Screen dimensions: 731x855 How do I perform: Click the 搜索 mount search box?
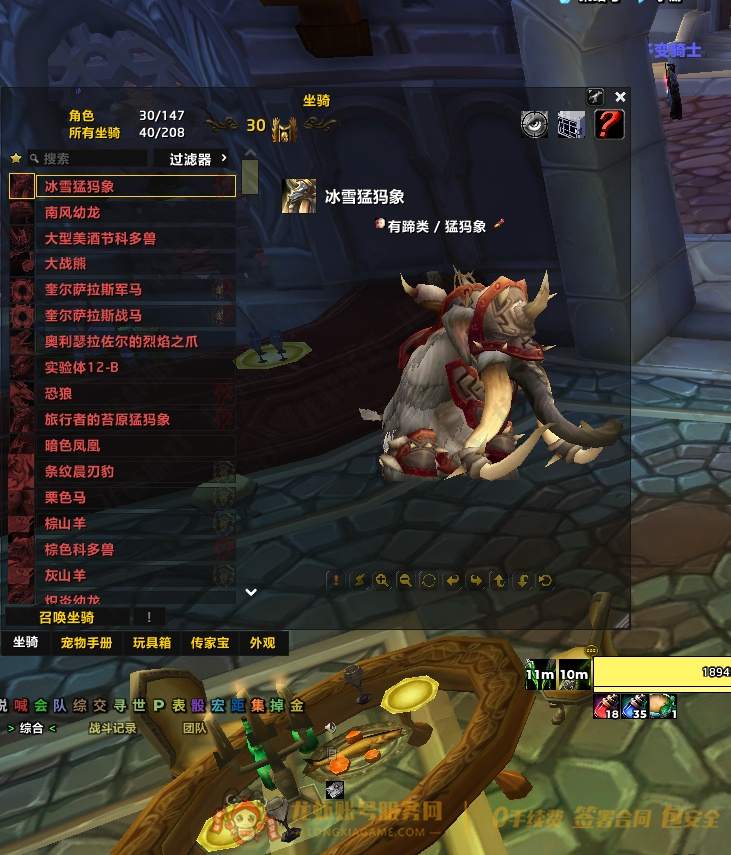pyautogui.click(x=90, y=159)
